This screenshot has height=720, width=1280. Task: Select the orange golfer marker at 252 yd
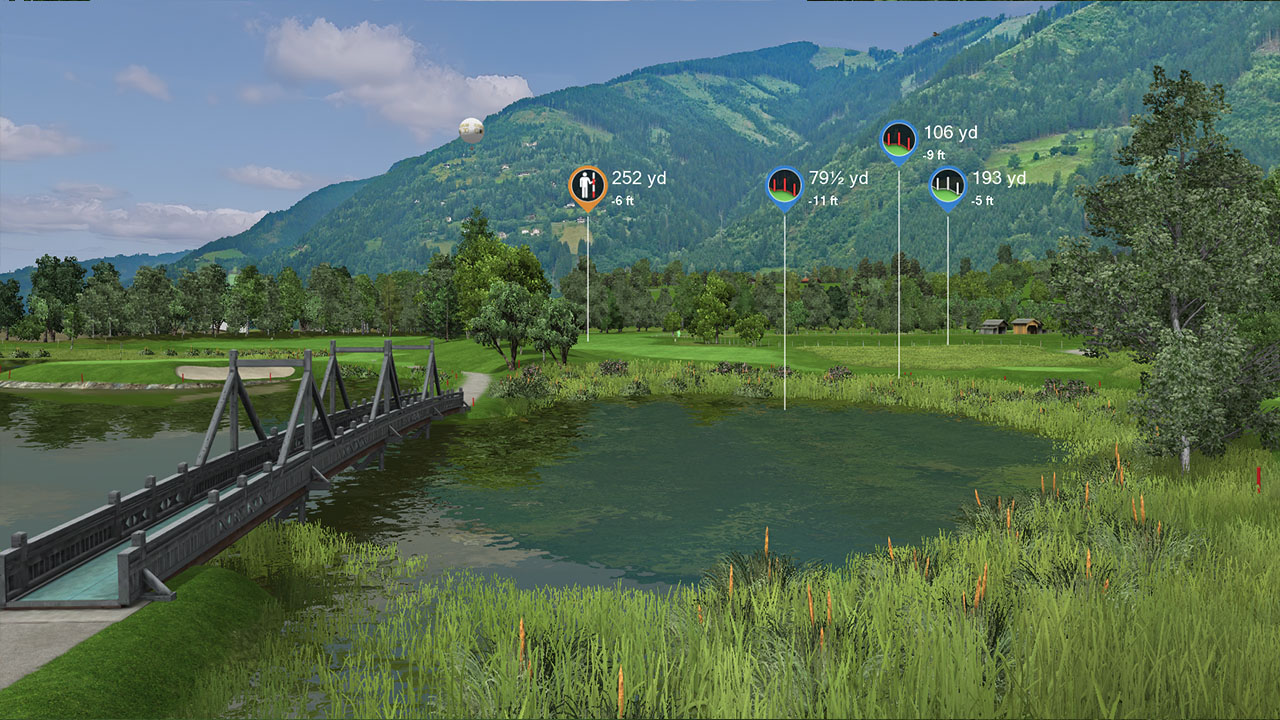588,185
